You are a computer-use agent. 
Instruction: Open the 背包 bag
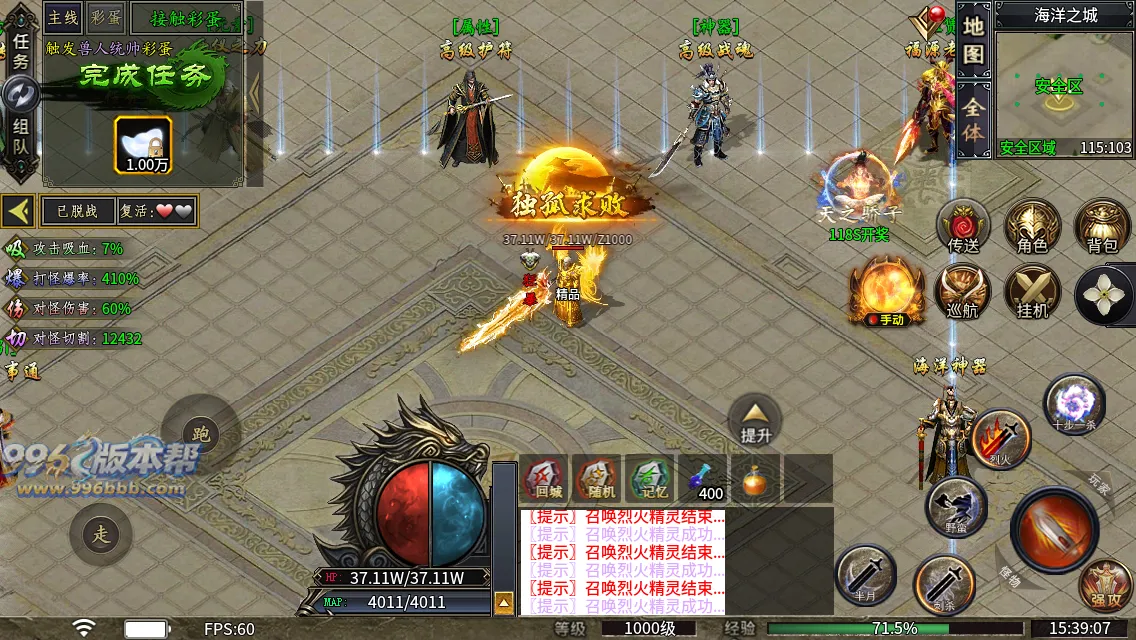(1102, 228)
